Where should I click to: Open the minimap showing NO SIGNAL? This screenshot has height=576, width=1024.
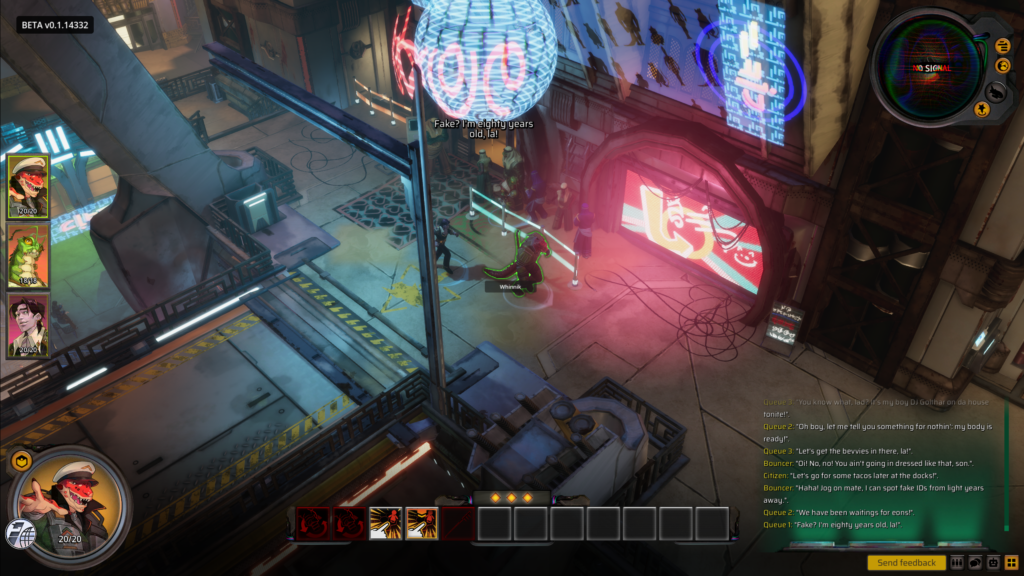click(x=928, y=66)
